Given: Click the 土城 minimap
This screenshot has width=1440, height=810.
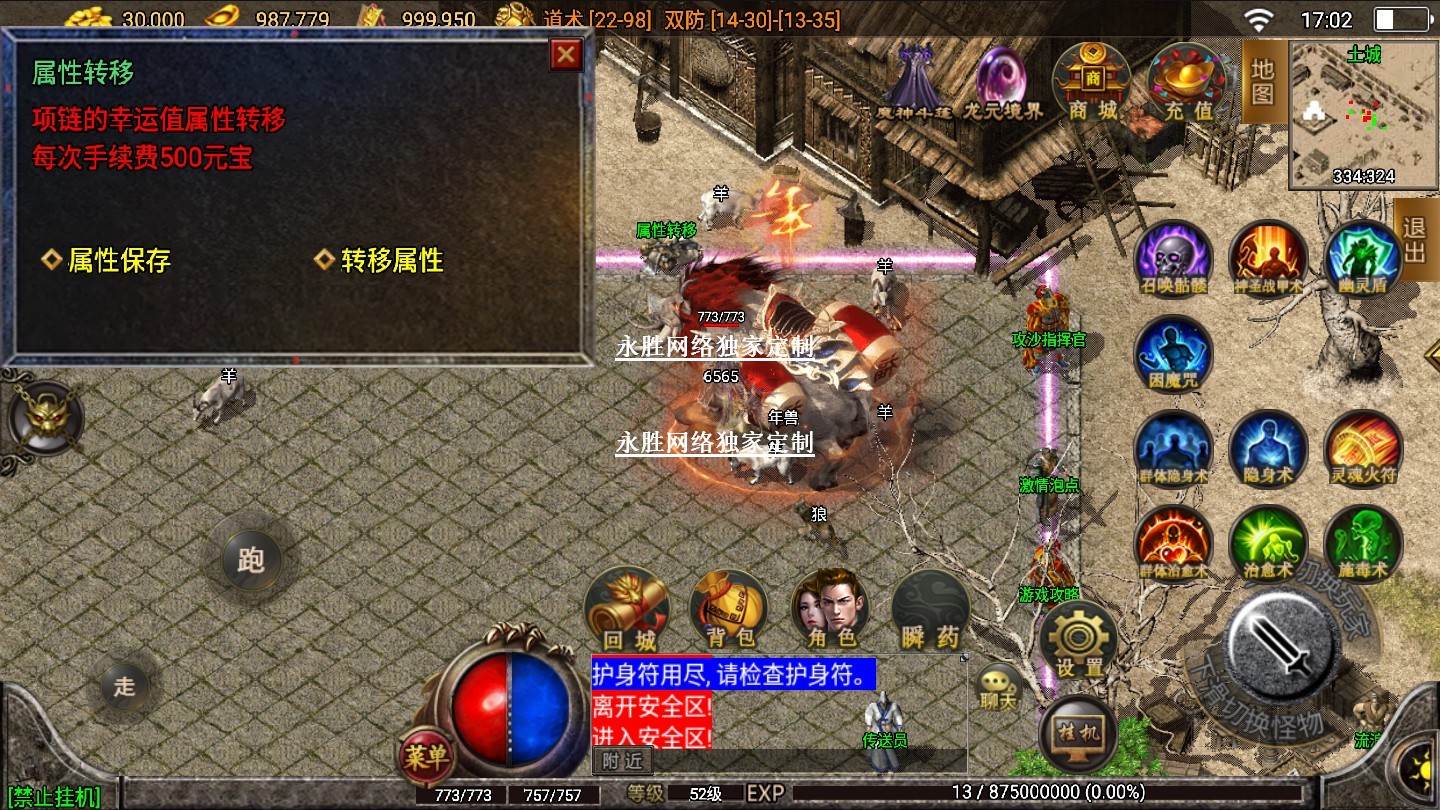Looking at the screenshot, I should click(x=1362, y=116).
